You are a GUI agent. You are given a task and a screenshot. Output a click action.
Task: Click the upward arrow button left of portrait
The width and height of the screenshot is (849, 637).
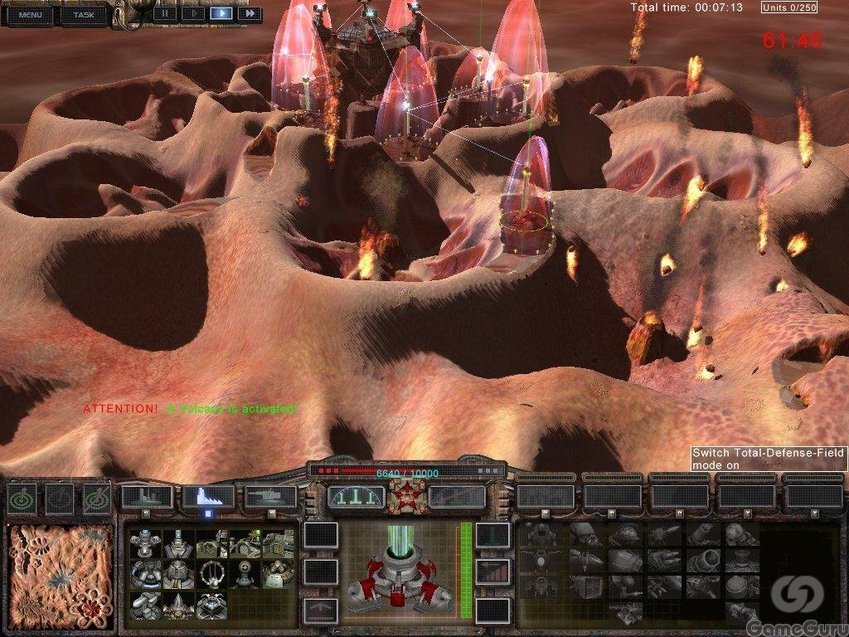coord(320,609)
